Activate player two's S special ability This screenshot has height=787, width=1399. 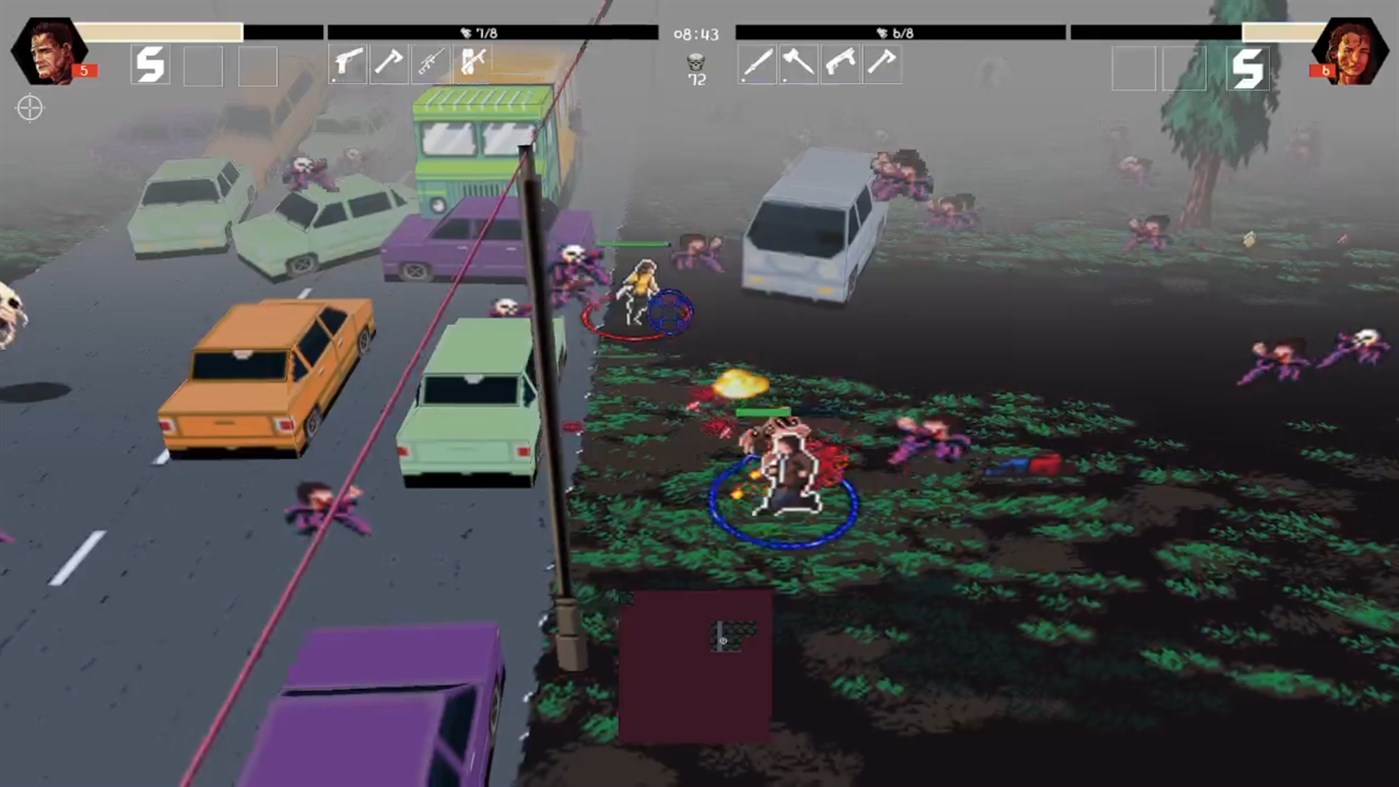tap(1248, 70)
